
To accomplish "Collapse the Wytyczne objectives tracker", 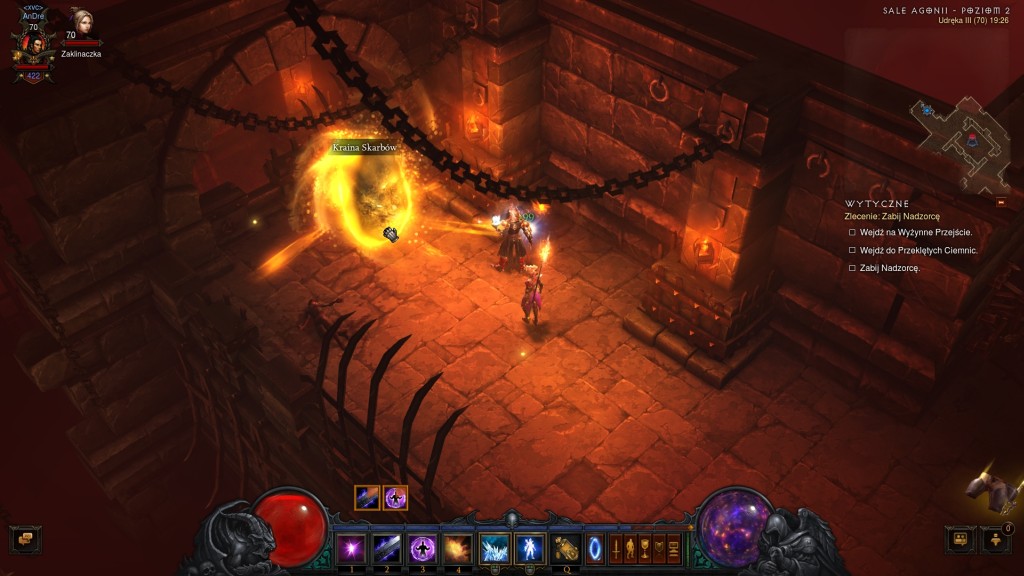I will click(x=1001, y=202).
